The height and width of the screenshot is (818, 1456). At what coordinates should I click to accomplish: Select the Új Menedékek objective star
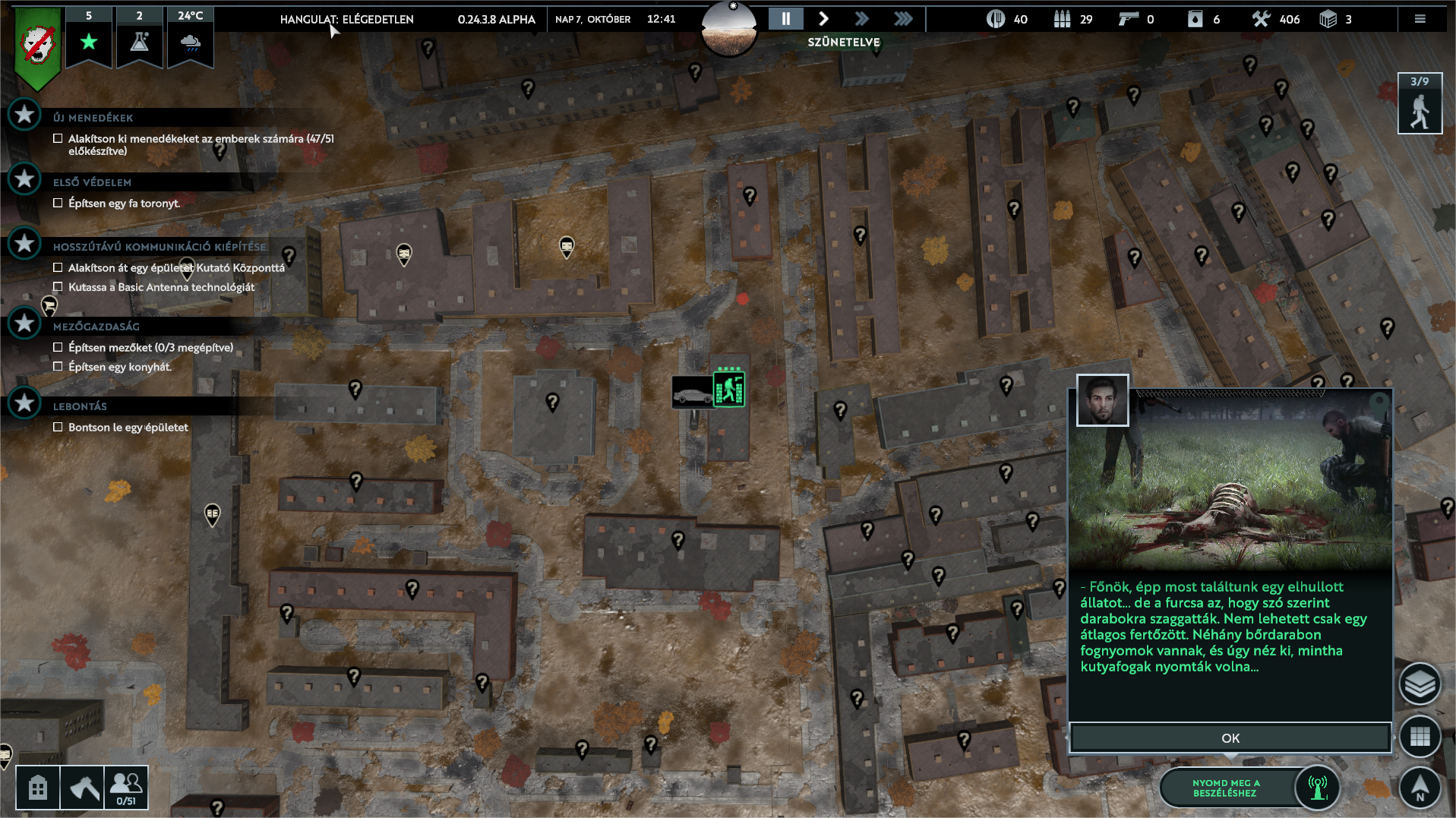click(x=24, y=115)
